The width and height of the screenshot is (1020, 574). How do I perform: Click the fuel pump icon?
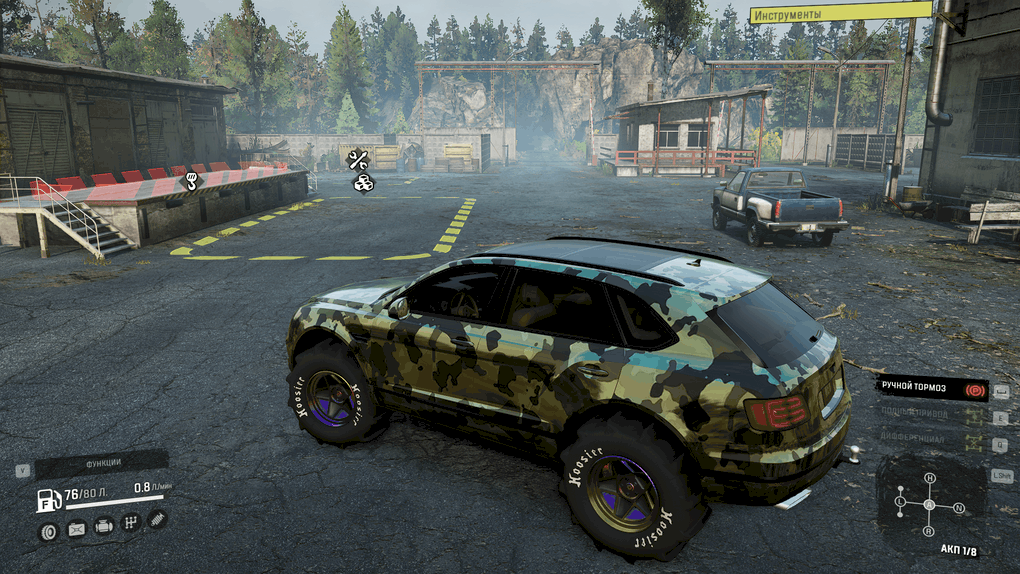(x=48, y=500)
